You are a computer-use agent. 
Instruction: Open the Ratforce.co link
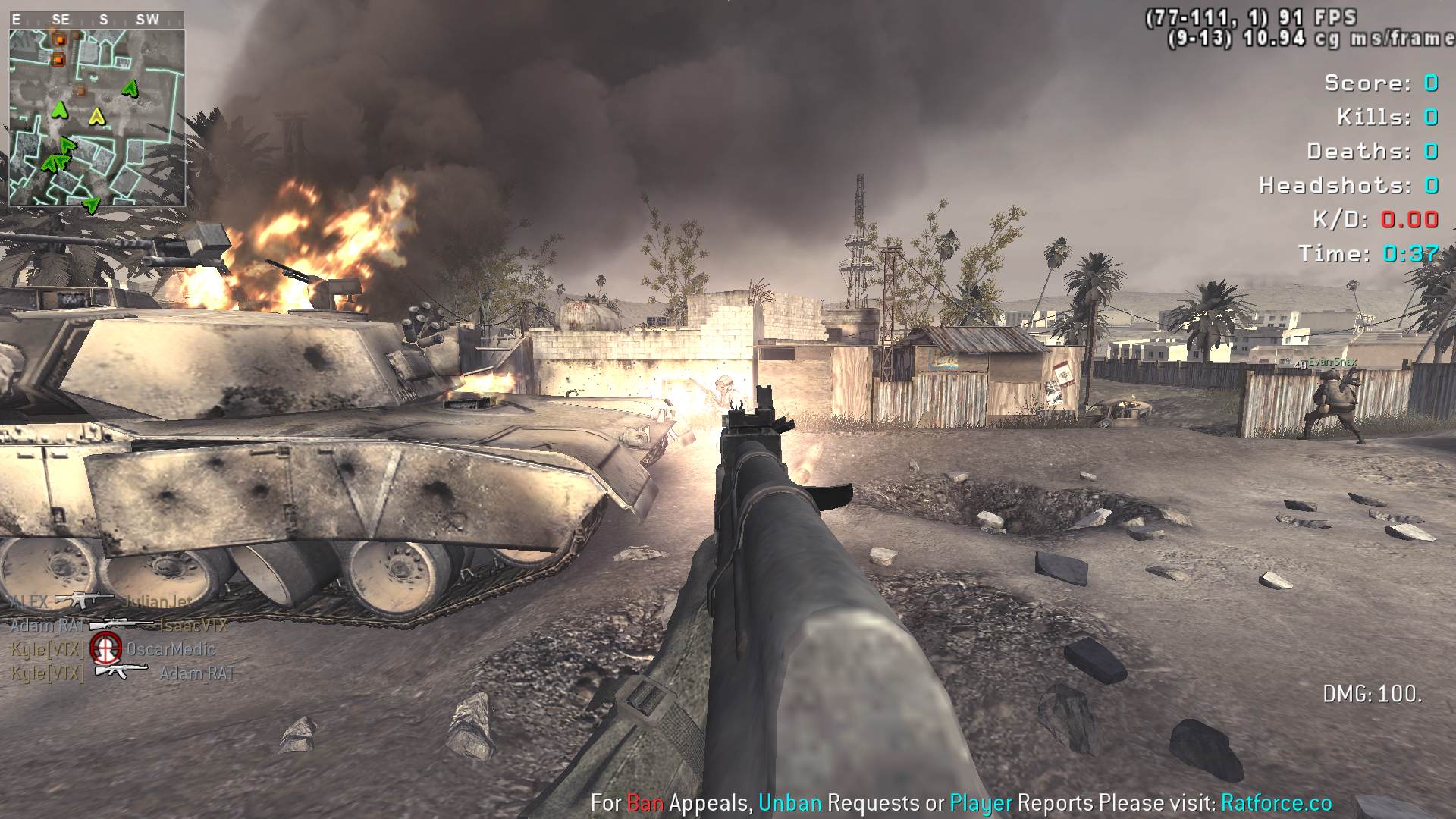pos(1276,802)
